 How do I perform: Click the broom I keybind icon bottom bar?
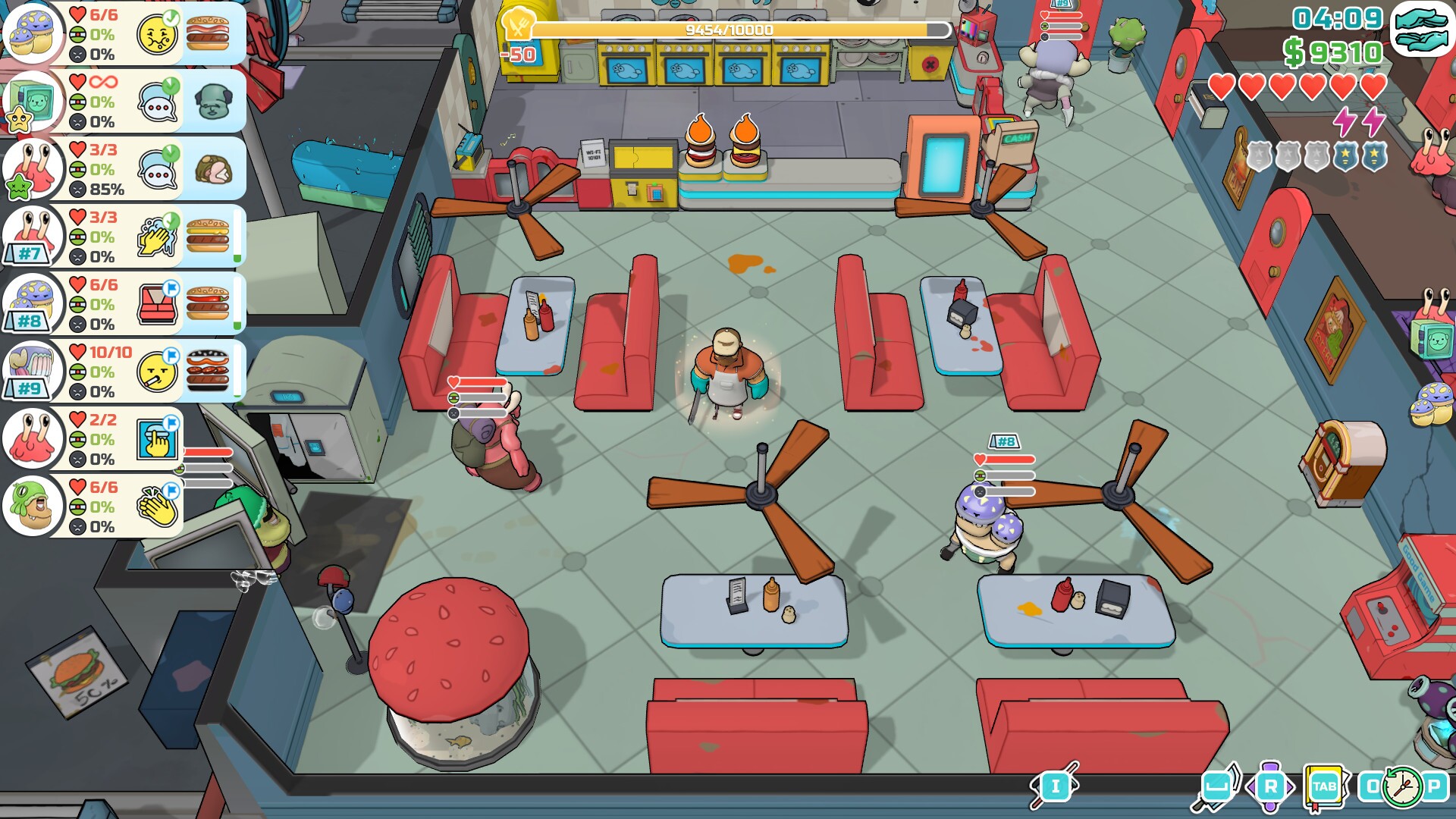tap(1056, 786)
